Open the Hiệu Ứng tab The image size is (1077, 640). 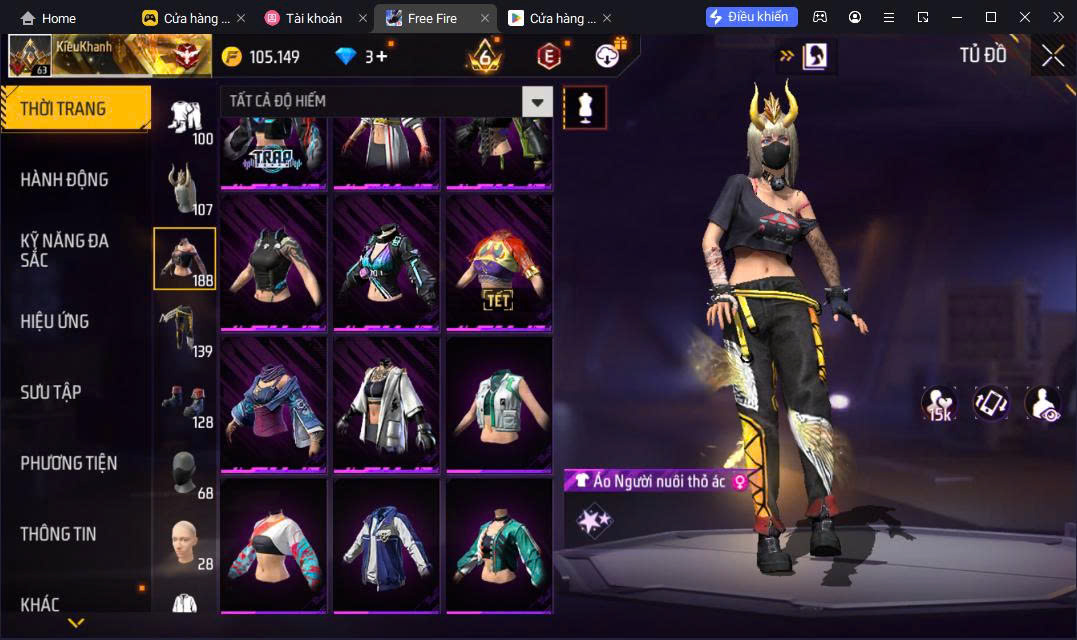pos(55,321)
